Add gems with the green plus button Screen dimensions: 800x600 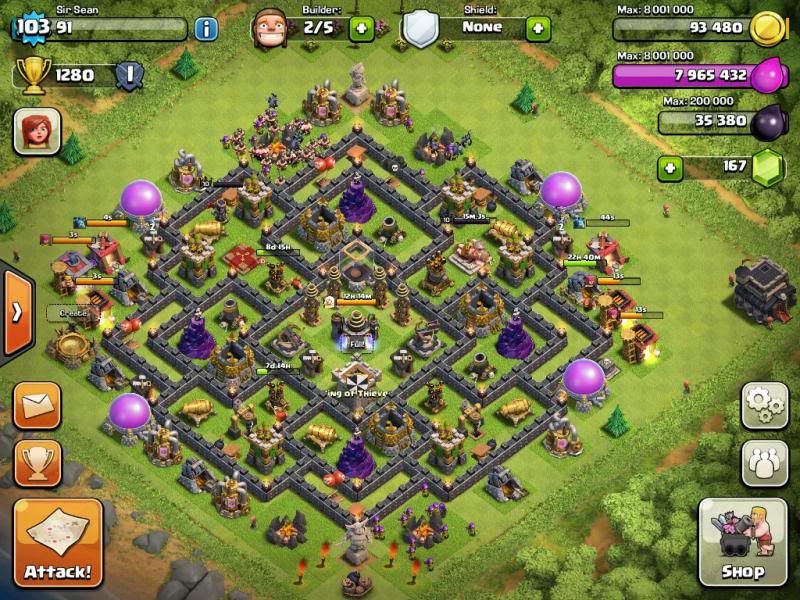pyautogui.click(x=671, y=166)
